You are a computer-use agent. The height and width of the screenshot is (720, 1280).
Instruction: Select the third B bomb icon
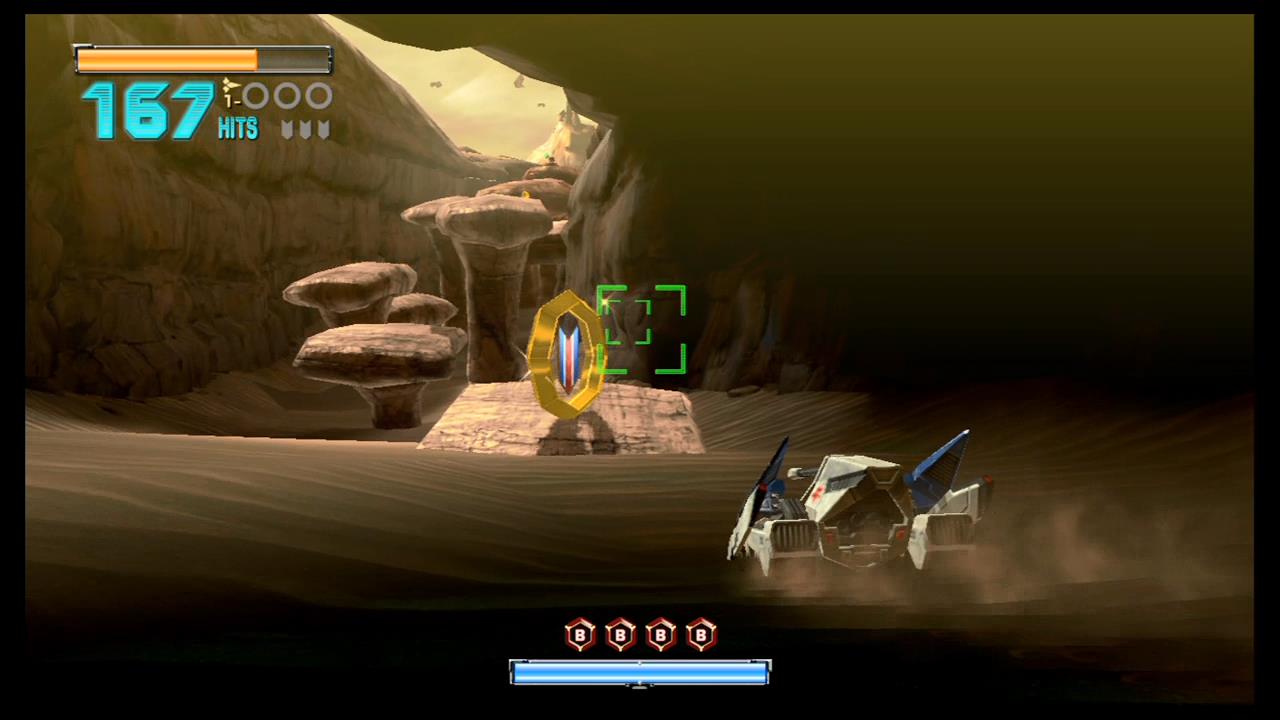(x=661, y=636)
